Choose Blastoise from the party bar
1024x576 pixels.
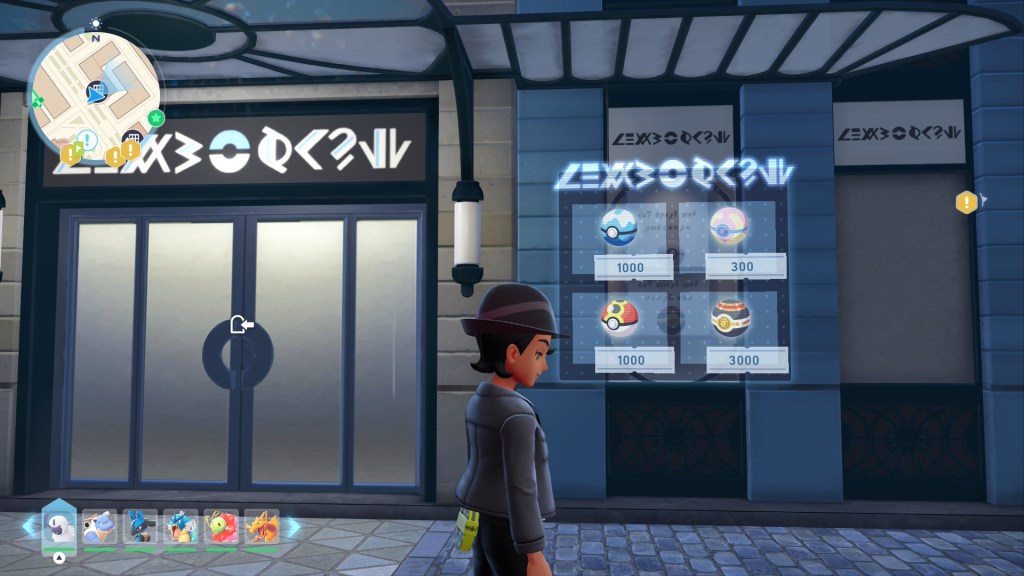[99, 526]
